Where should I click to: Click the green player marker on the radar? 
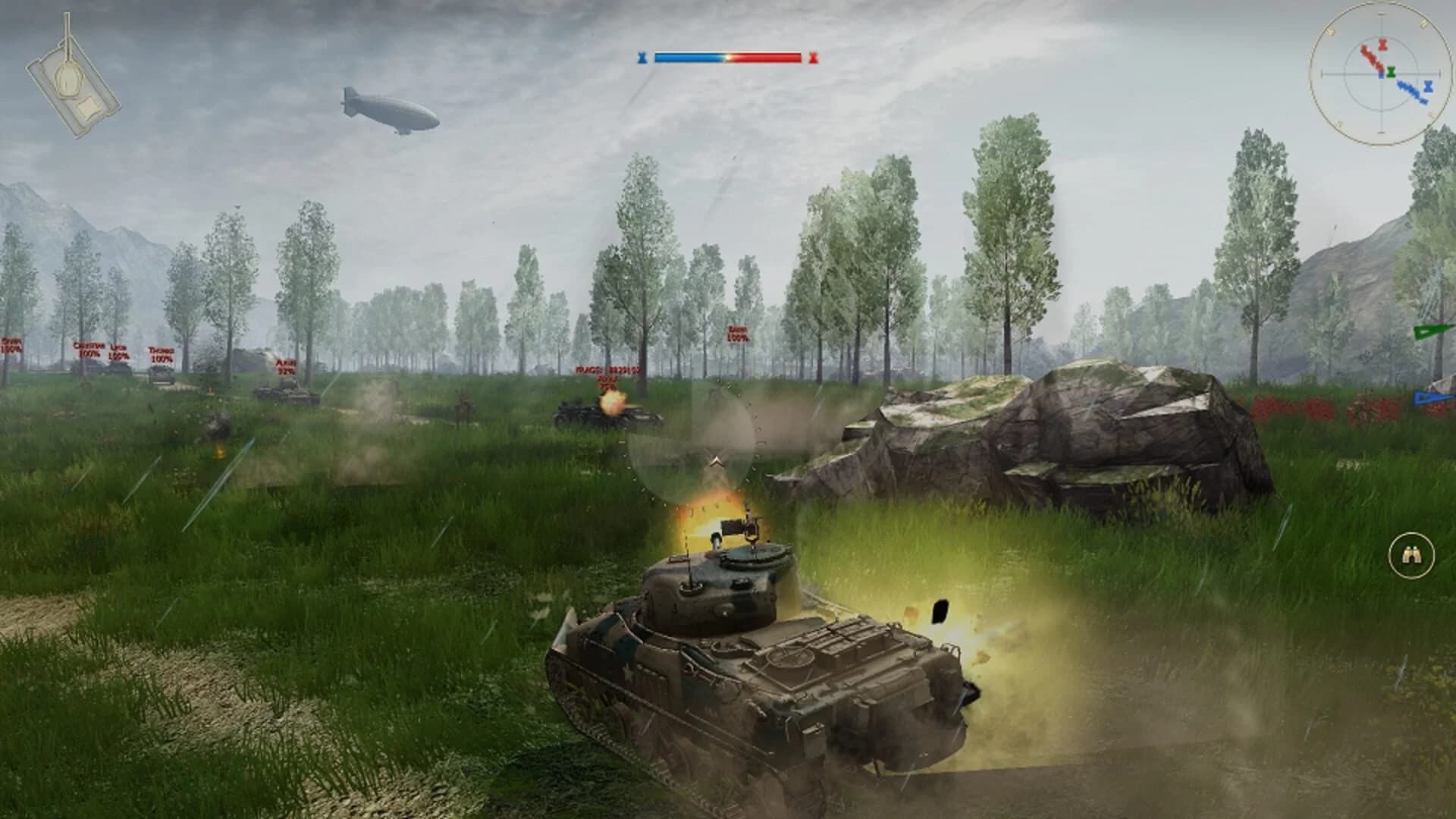pos(1391,73)
